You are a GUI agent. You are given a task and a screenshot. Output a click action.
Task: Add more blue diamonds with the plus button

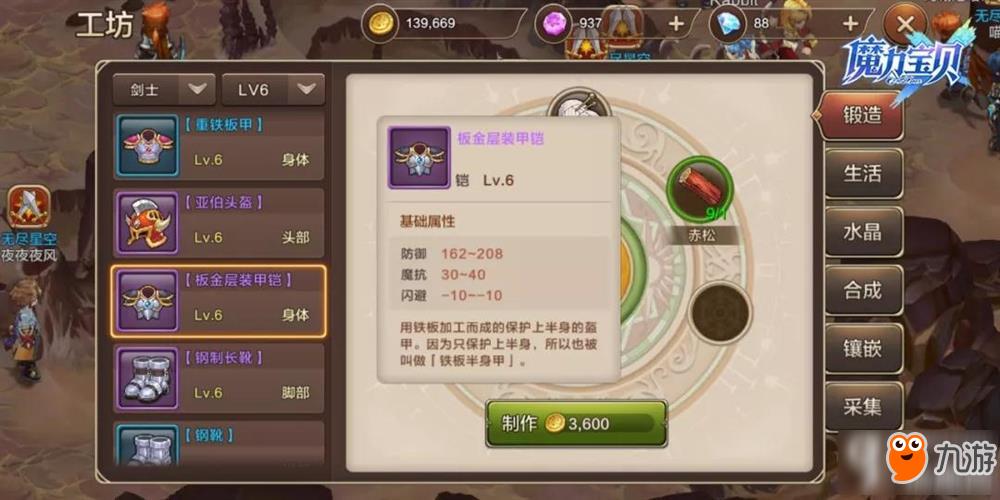850,23
